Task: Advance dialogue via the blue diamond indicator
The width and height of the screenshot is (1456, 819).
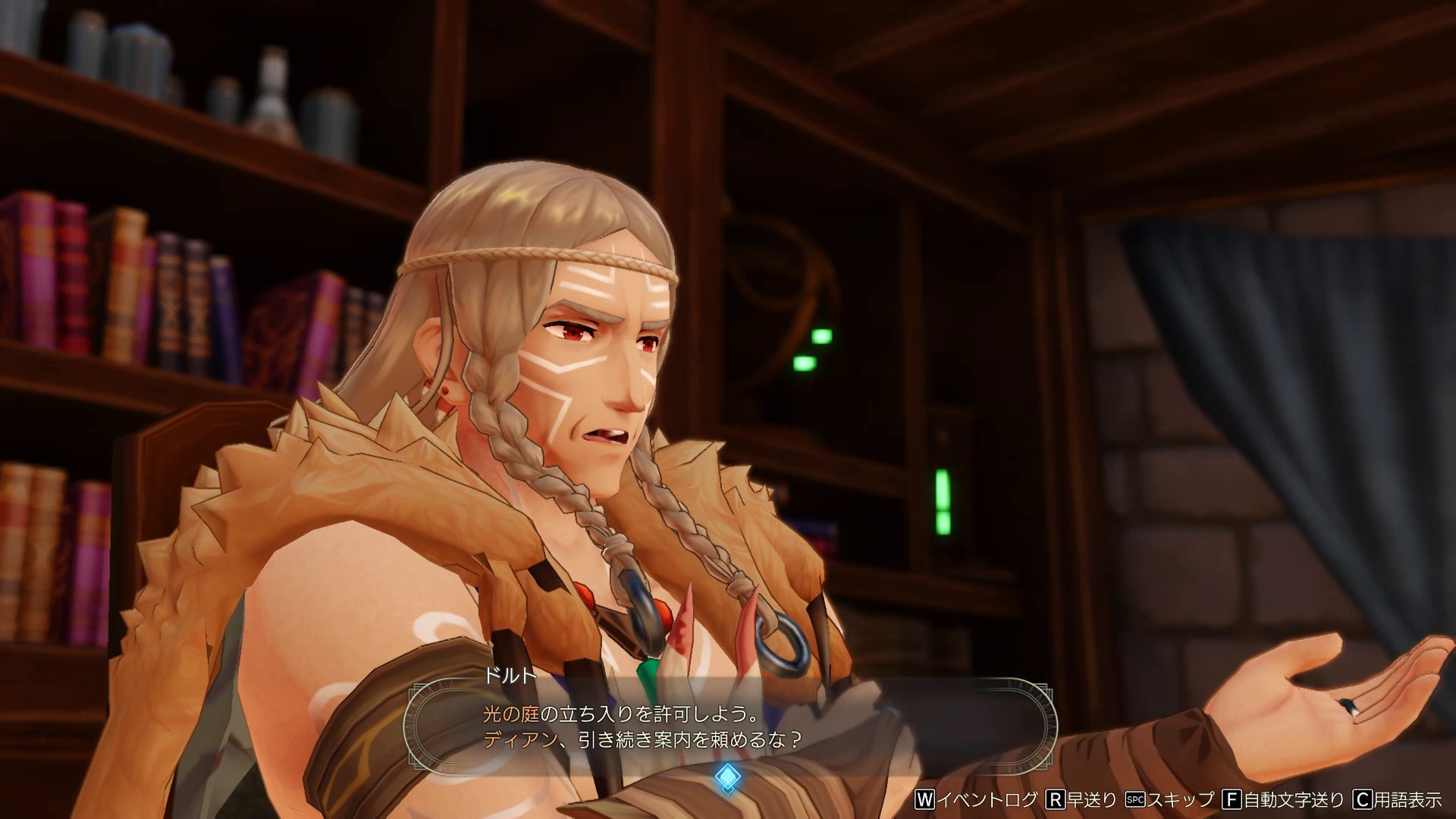Action: pyautogui.click(x=727, y=776)
